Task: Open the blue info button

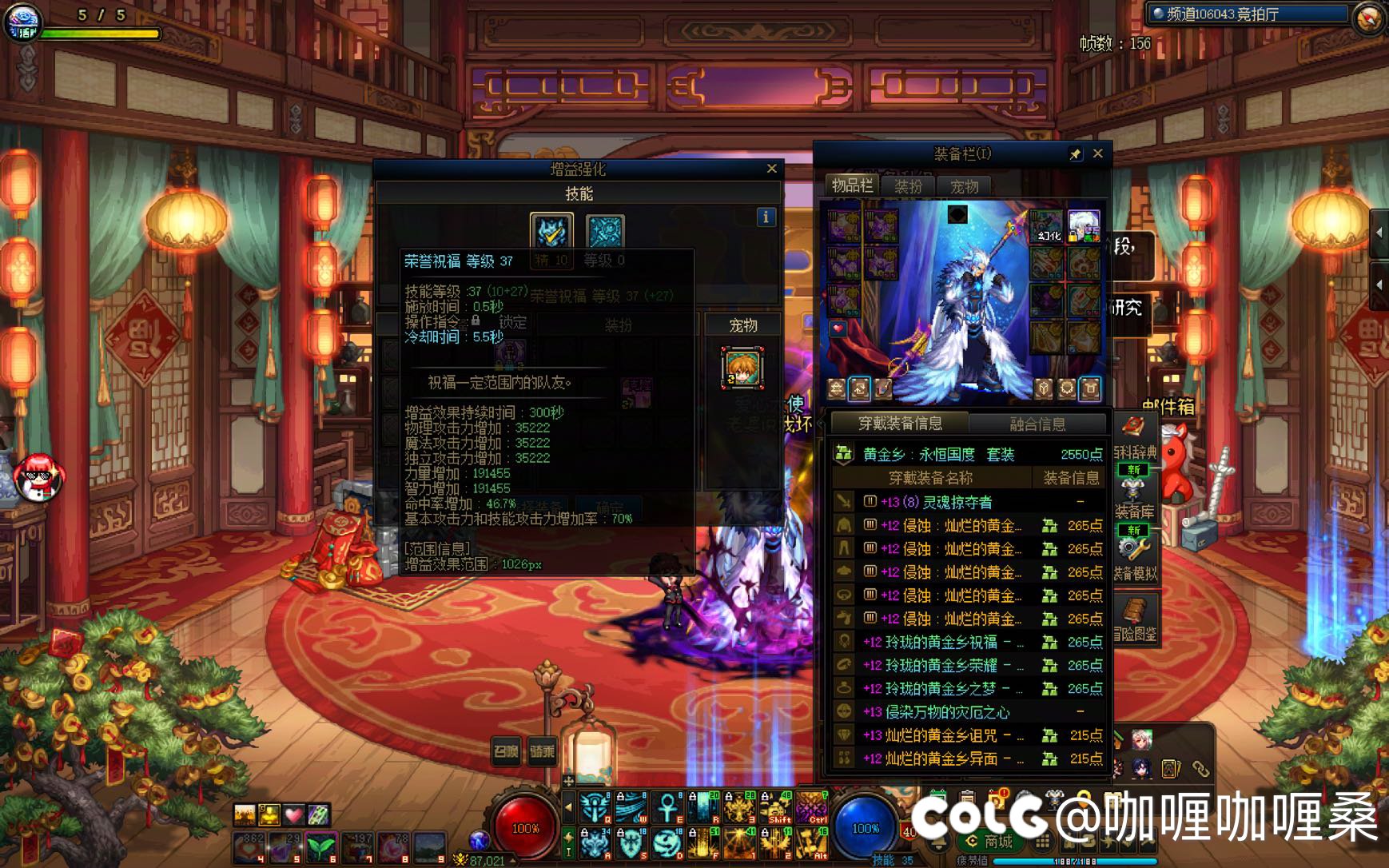Action: [x=766, y=217]
